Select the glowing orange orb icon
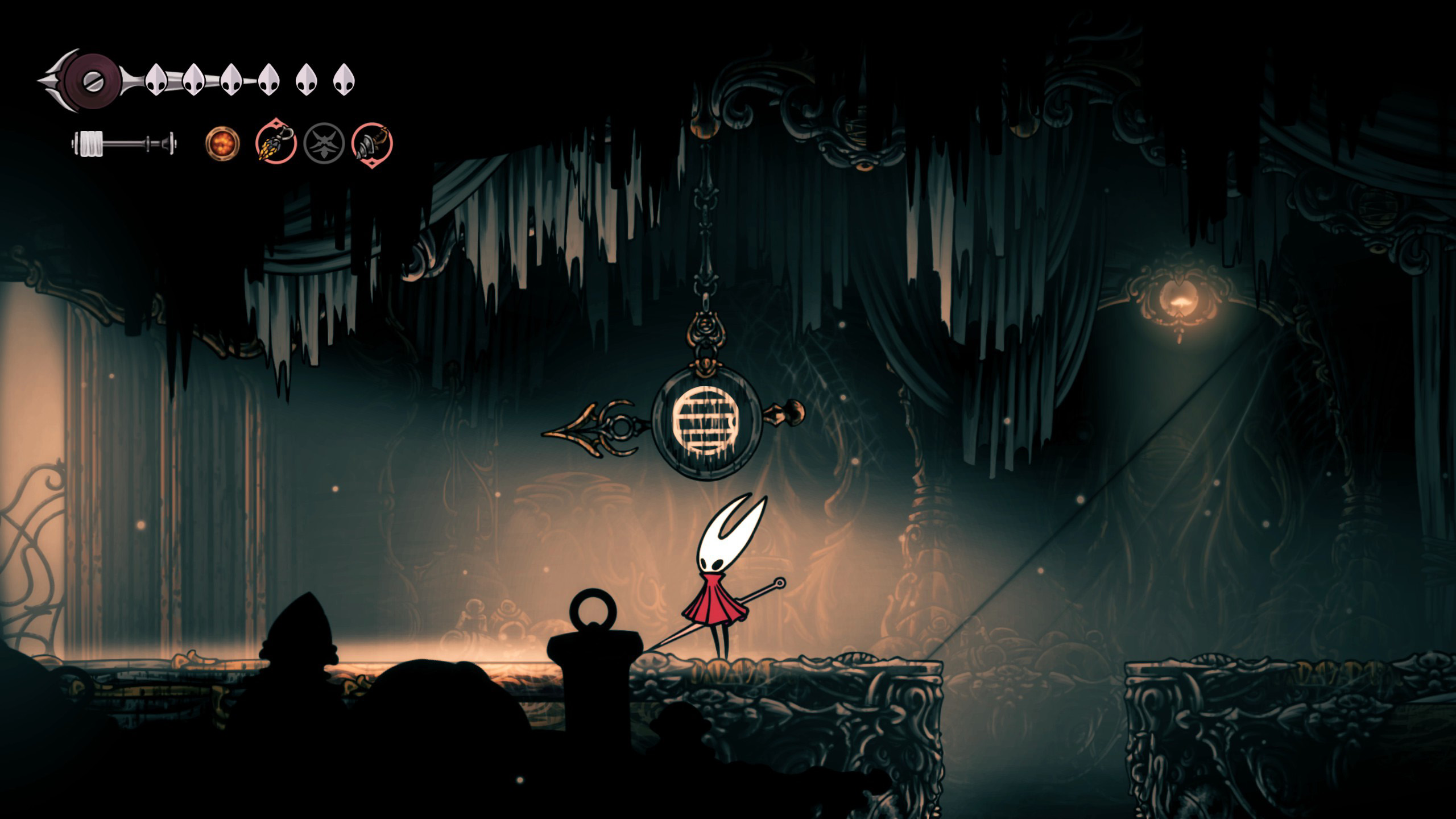 [x=222, y=143]
